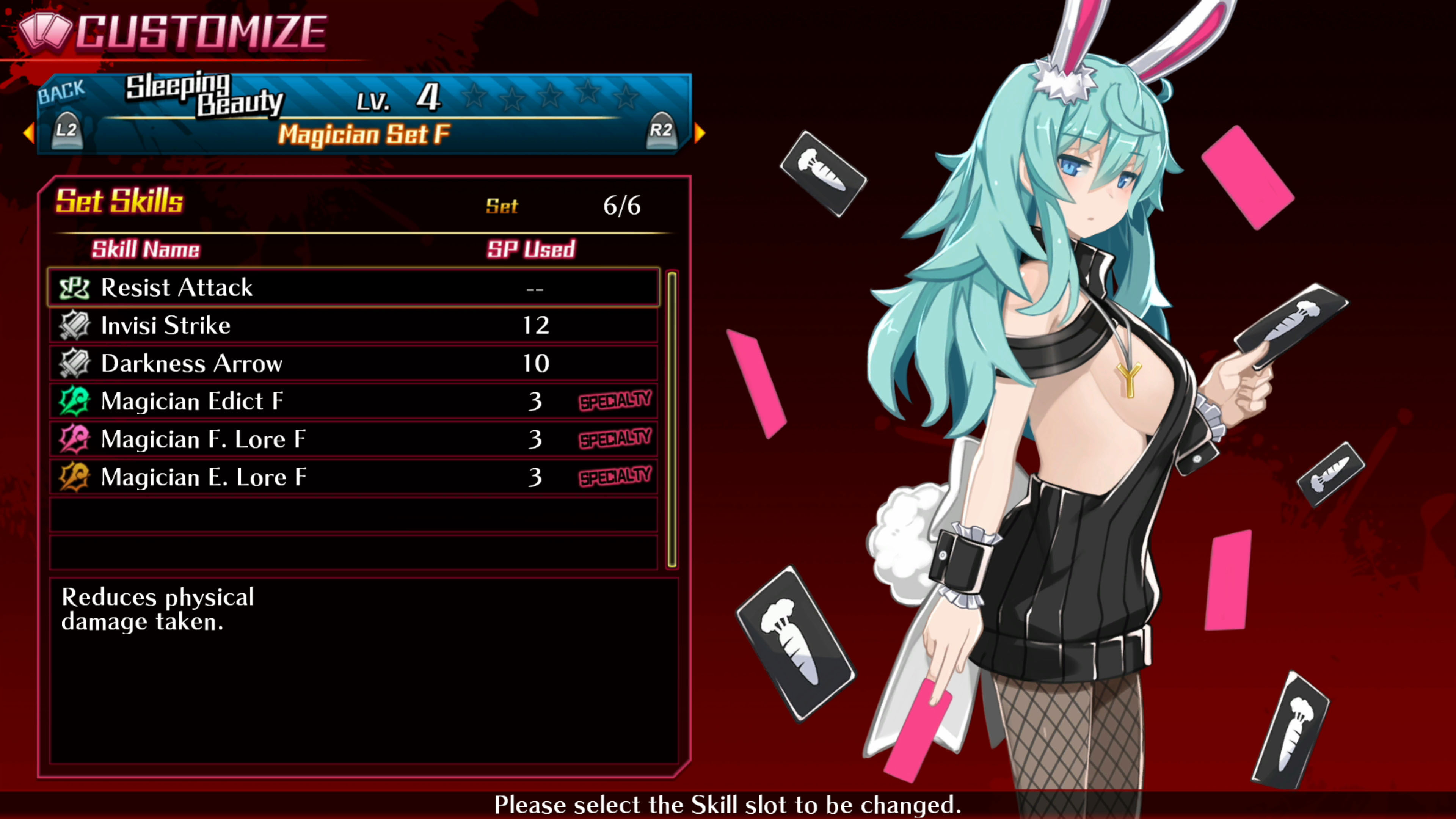Click the right arrow beside the set banner

click(x=700, y=133)
